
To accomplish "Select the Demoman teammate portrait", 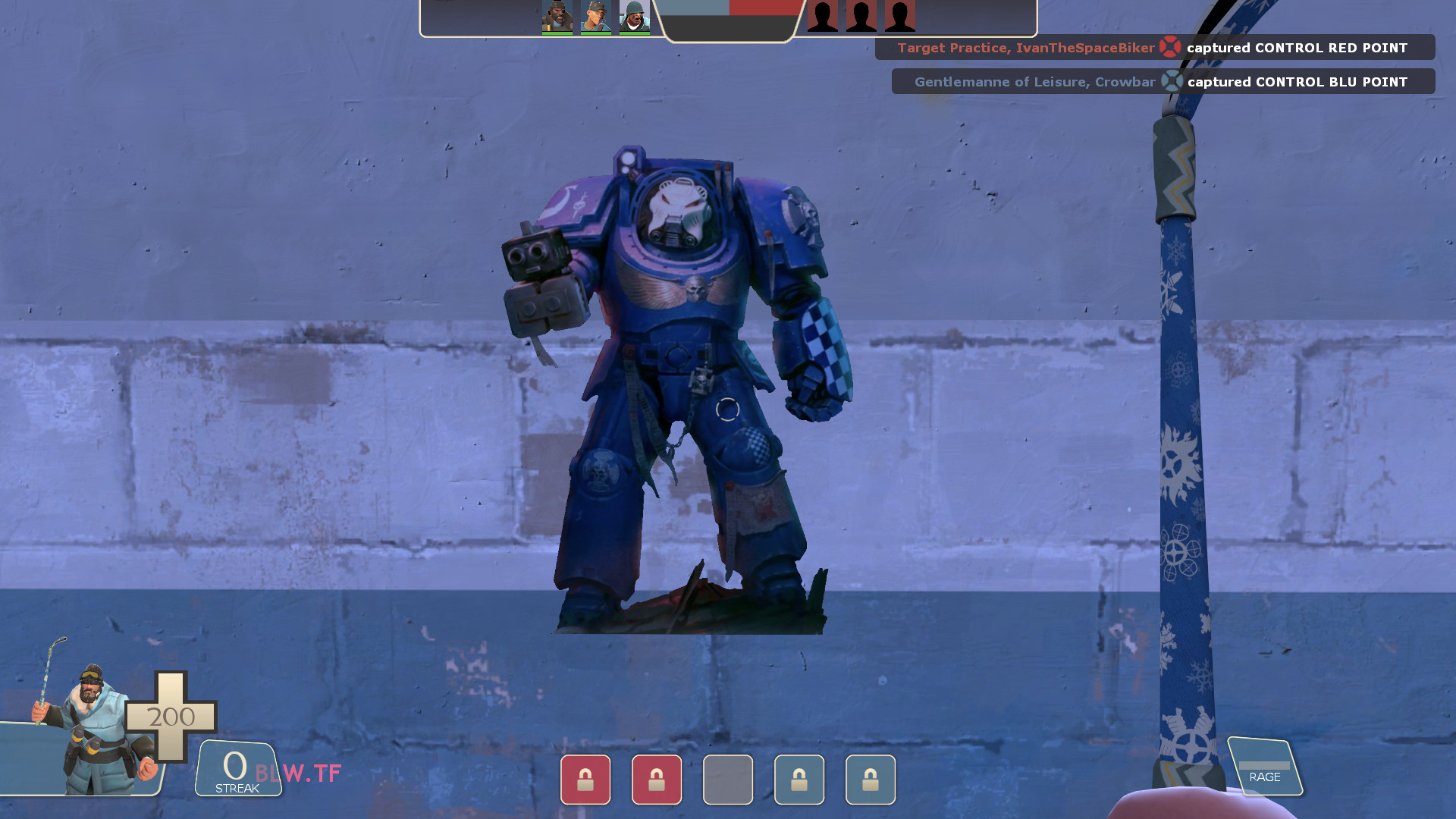I will pyautogui.click(x=556, y=15).
